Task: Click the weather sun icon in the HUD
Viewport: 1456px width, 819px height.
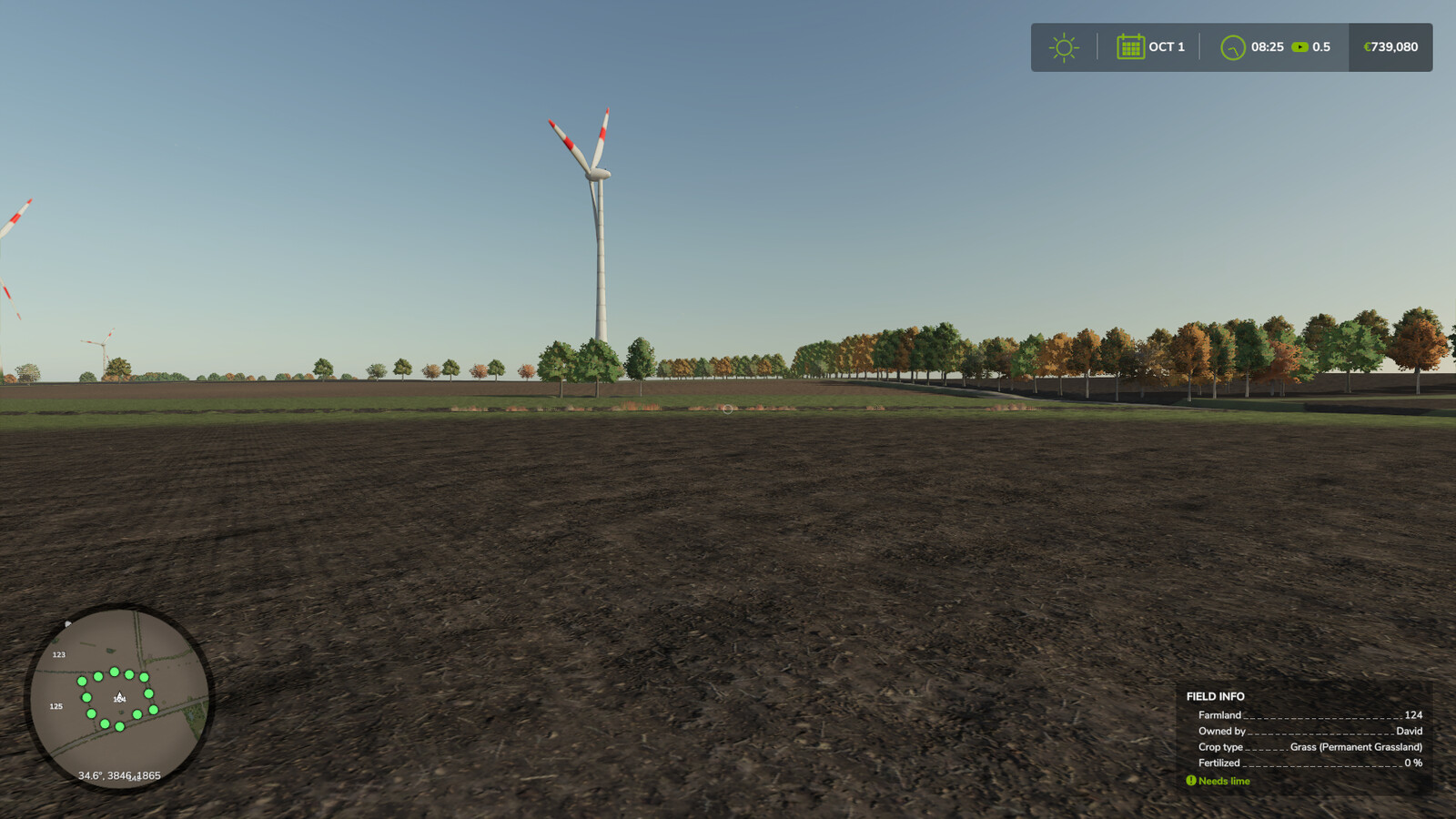Action: (1064, 46)
